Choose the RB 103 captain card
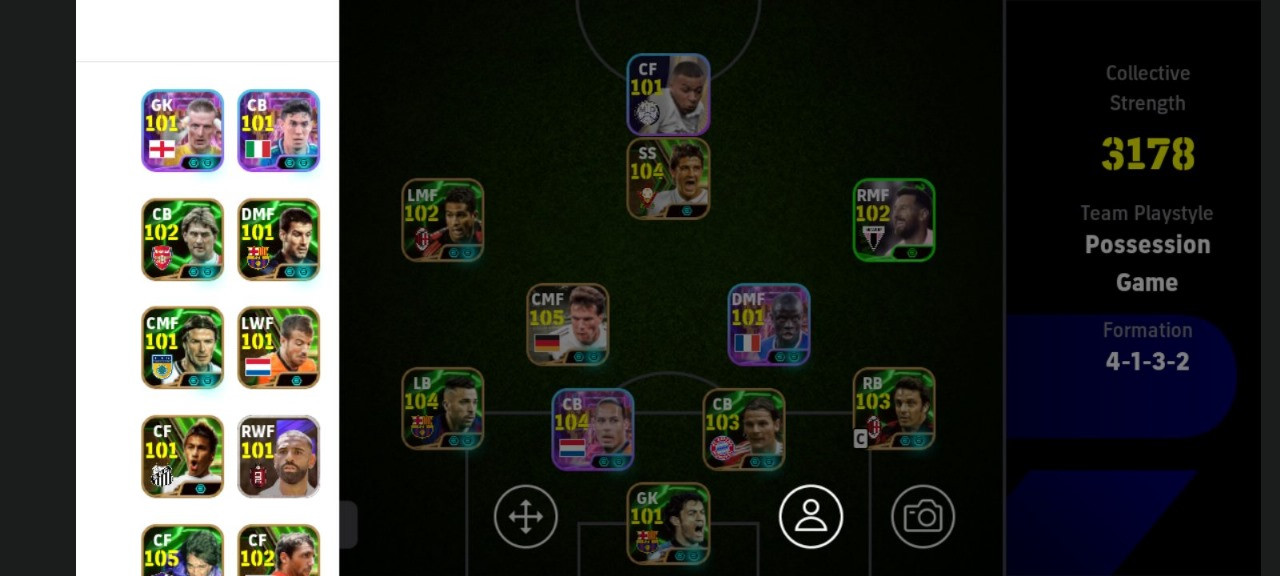The image size is (1280, 576). click(x=894, y=408)
